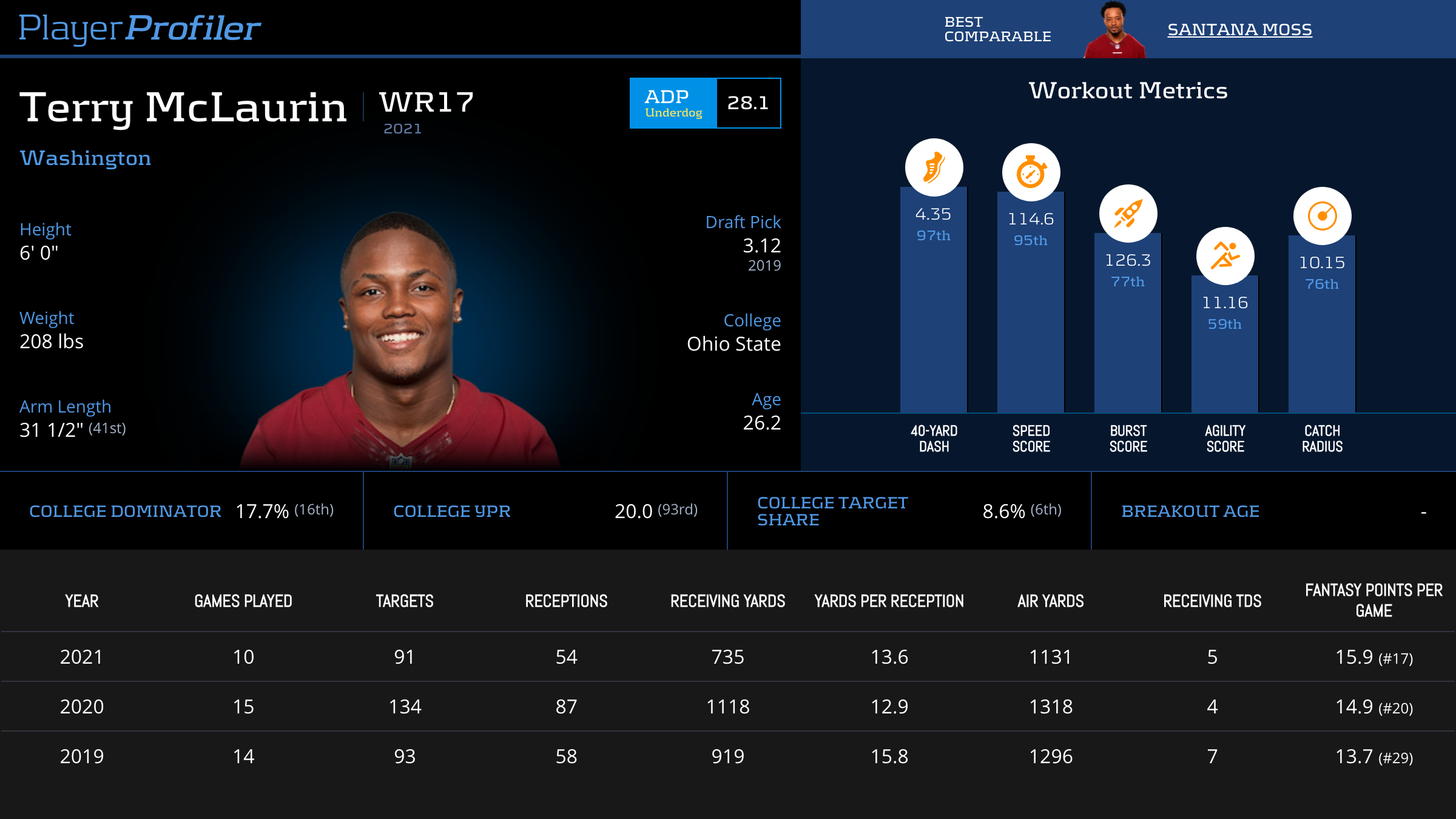
Task: Open the Santana Moss comparable player link
Action: point(1239,29)
